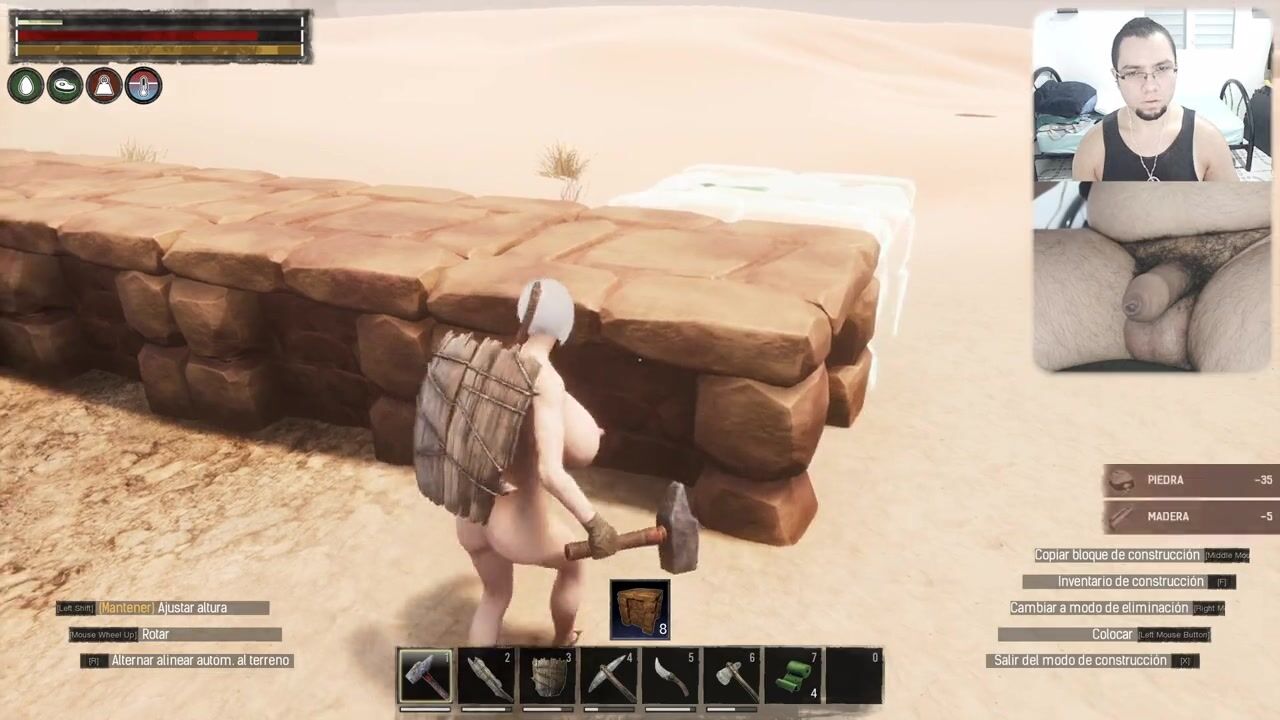The height and width of the screenshot is (720, 1280).
Task: Select the construction hammer hotbar slot
Action: (x=425, y=676)
